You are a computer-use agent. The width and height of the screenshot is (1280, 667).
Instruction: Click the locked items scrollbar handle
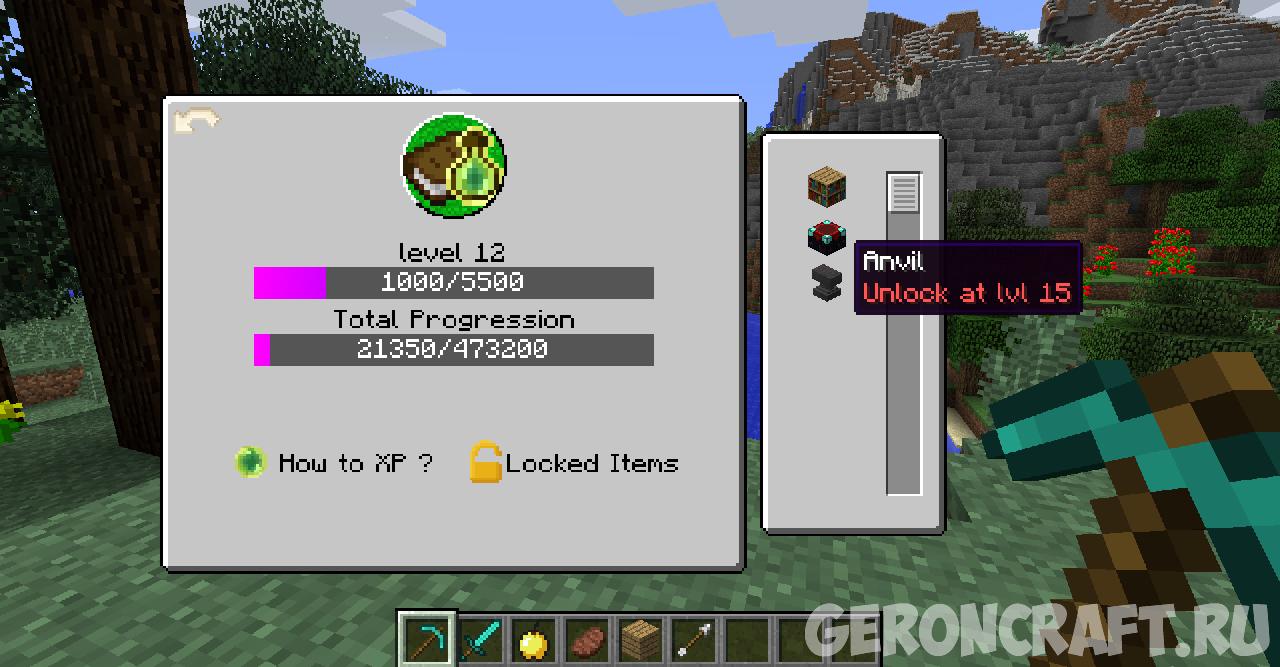pyautogui.click(x=903, y=193)
